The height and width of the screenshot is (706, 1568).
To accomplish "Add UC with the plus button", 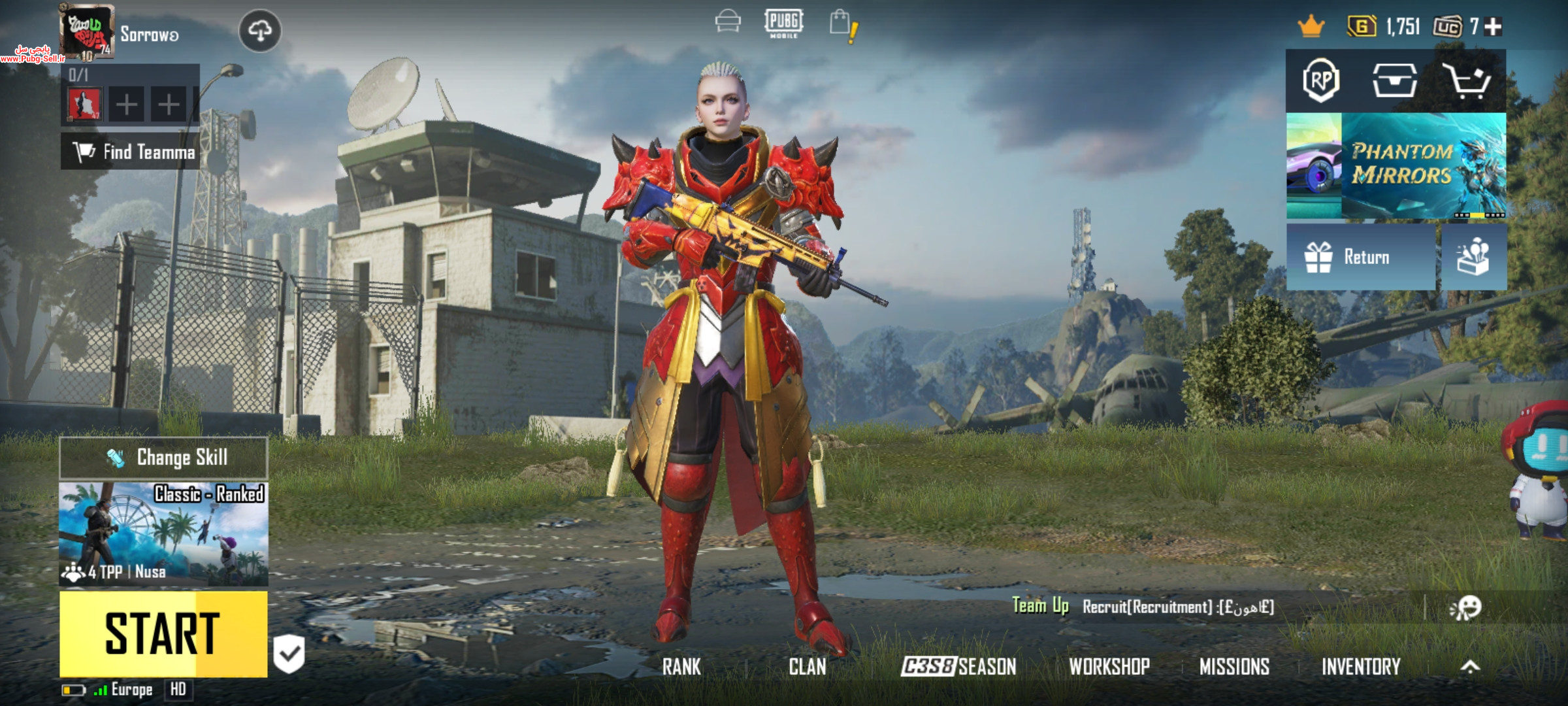I will (x=1493, y=27).
